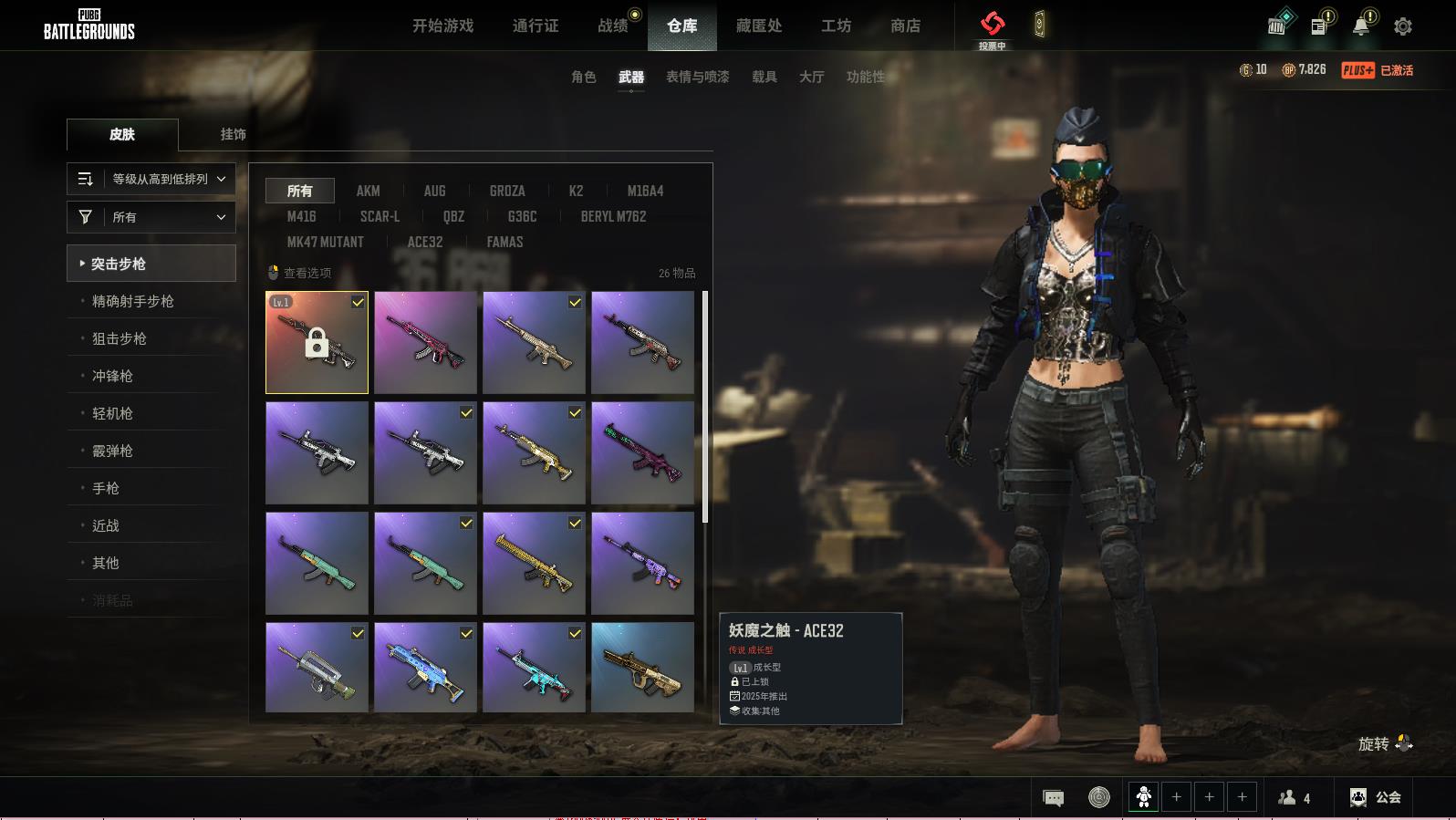This screenshot has width=1456, height=820.
Task: Open the 等级从高到低排列 sort dropdown
Action: coord(151,179)
